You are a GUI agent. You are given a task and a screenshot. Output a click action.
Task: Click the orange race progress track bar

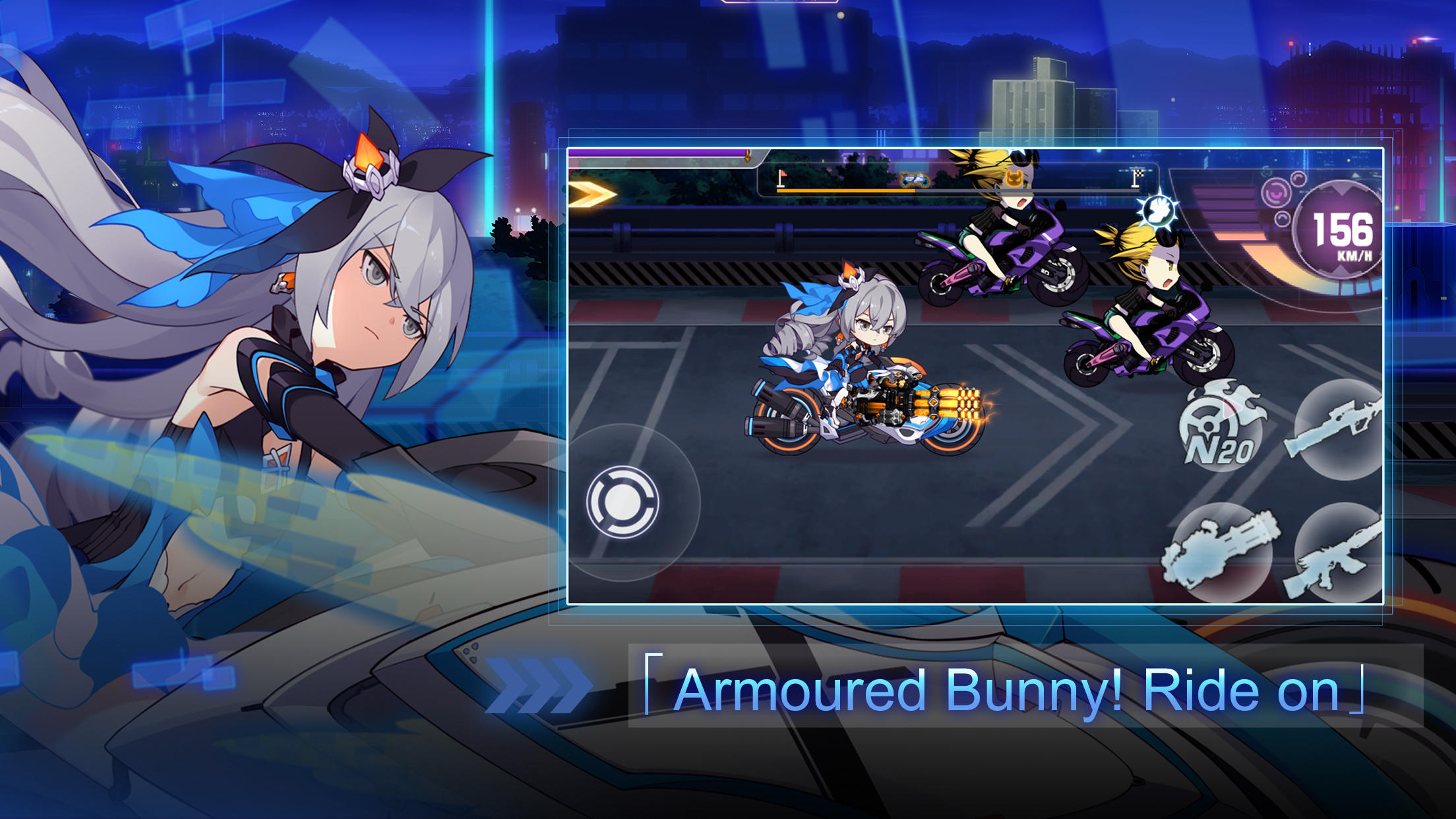pos(843,190)
